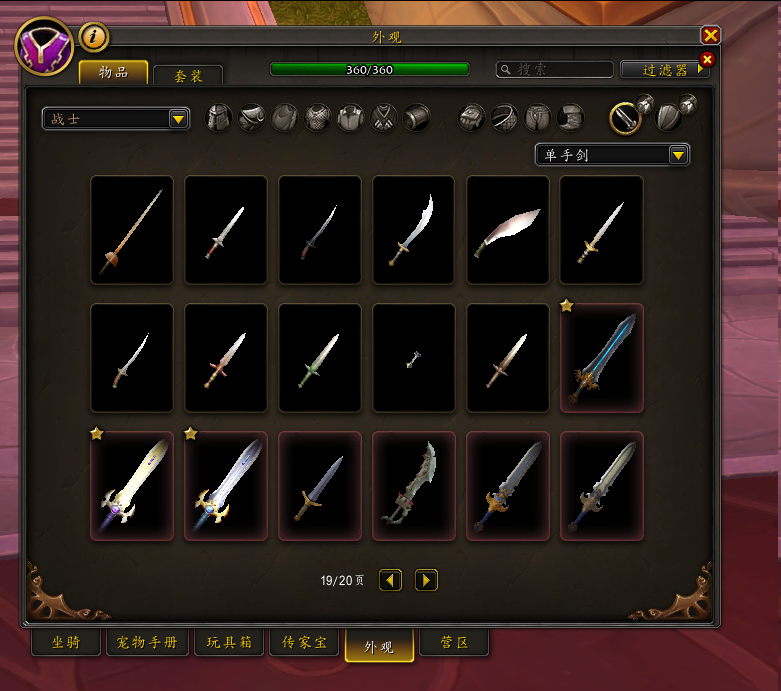Open the 单手剑 weapon type dropdown

point(612,154)
